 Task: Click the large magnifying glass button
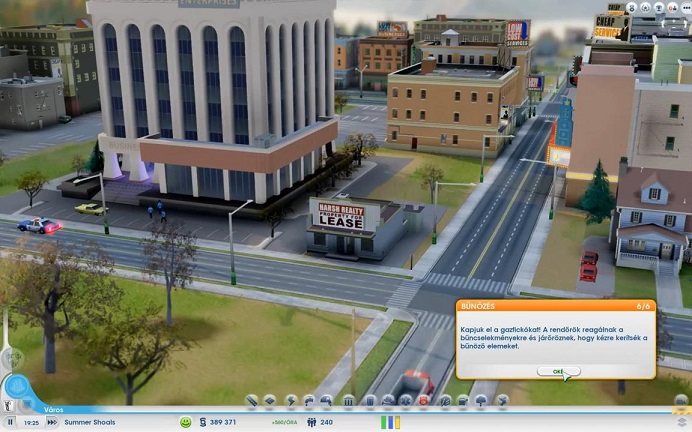click(17, 388)
